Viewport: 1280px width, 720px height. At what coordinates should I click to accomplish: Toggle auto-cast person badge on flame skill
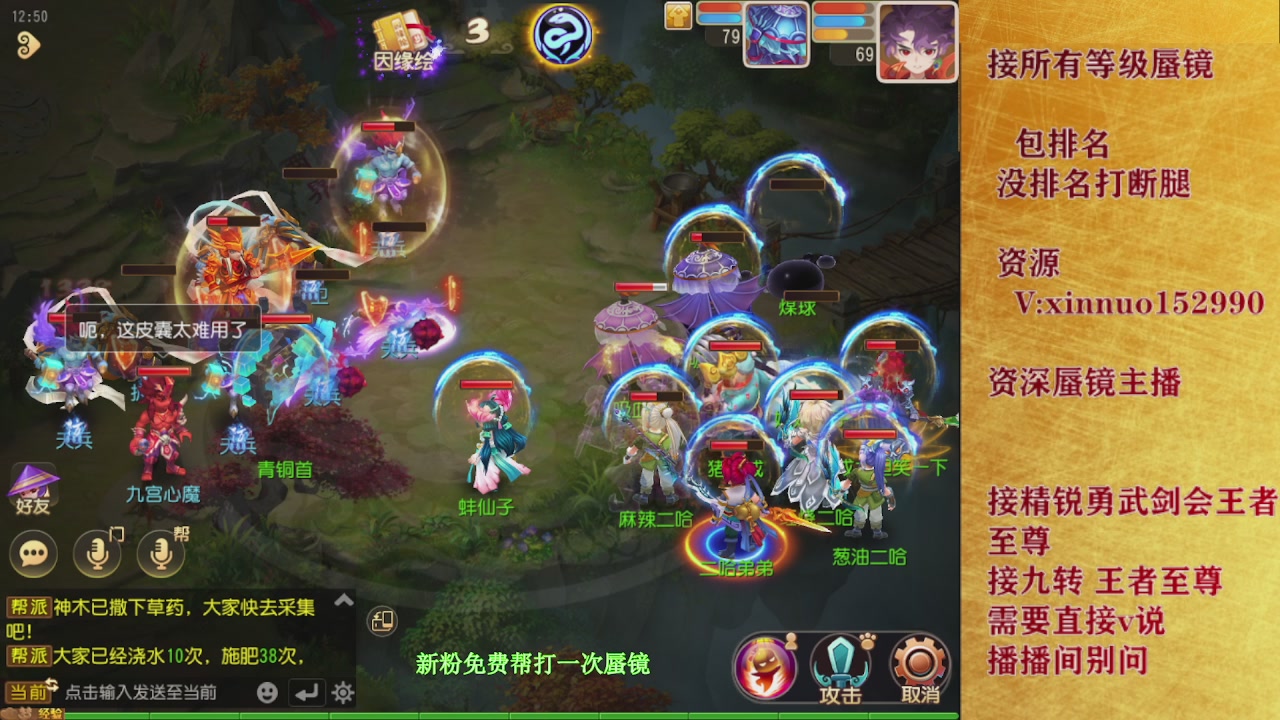790,640
